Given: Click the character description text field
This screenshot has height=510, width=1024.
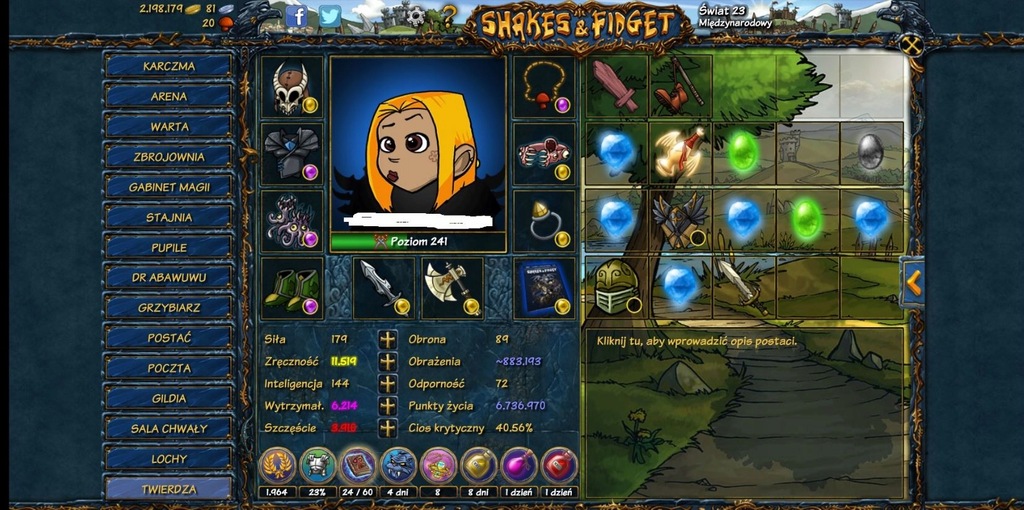Looking at the screenshot, I should pyautogui.click(x=744, y=341).
